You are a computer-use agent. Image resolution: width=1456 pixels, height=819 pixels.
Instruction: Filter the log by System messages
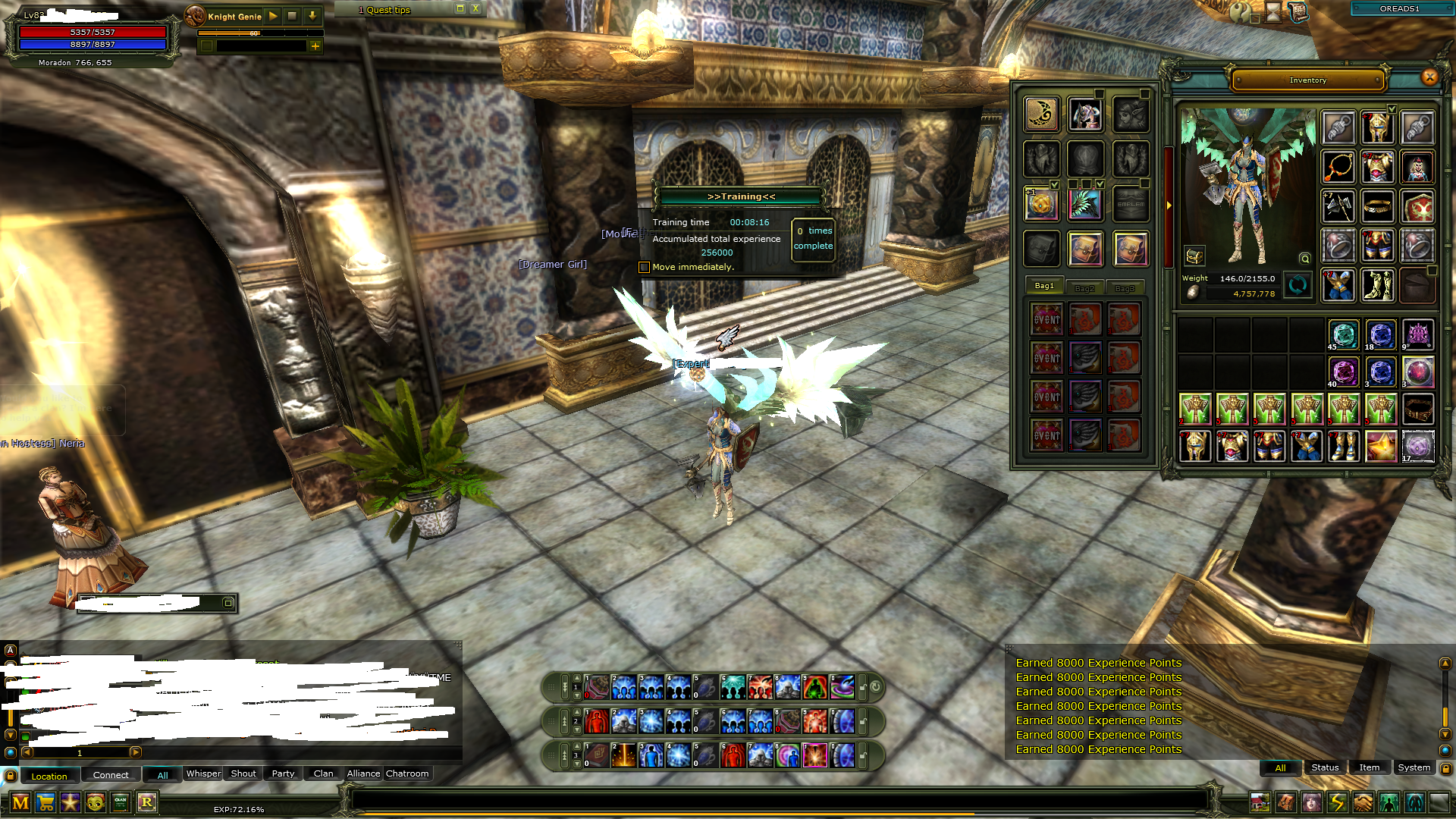1414,767
